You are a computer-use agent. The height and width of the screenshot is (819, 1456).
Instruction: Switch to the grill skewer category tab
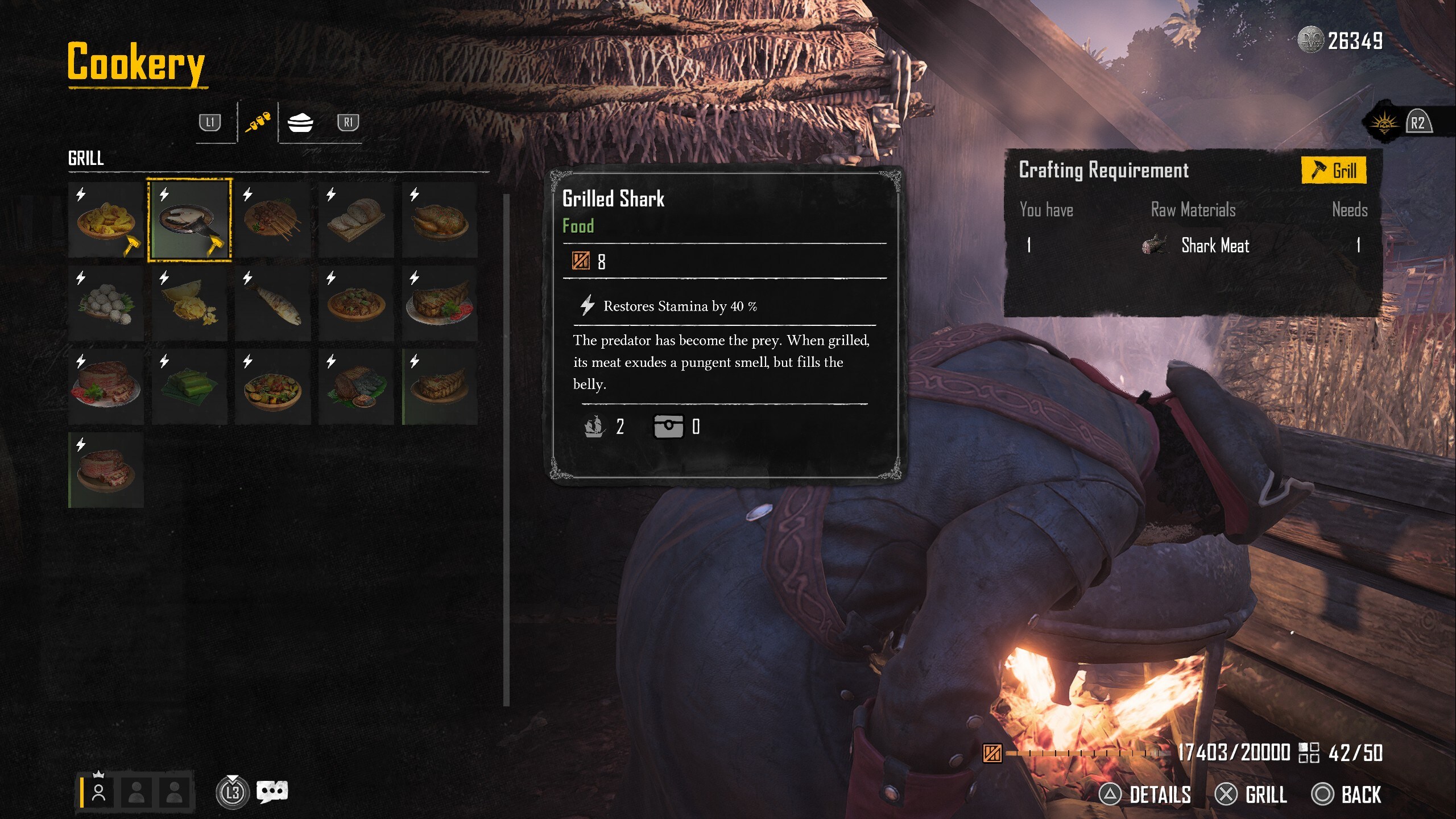(x=258, y=122)
